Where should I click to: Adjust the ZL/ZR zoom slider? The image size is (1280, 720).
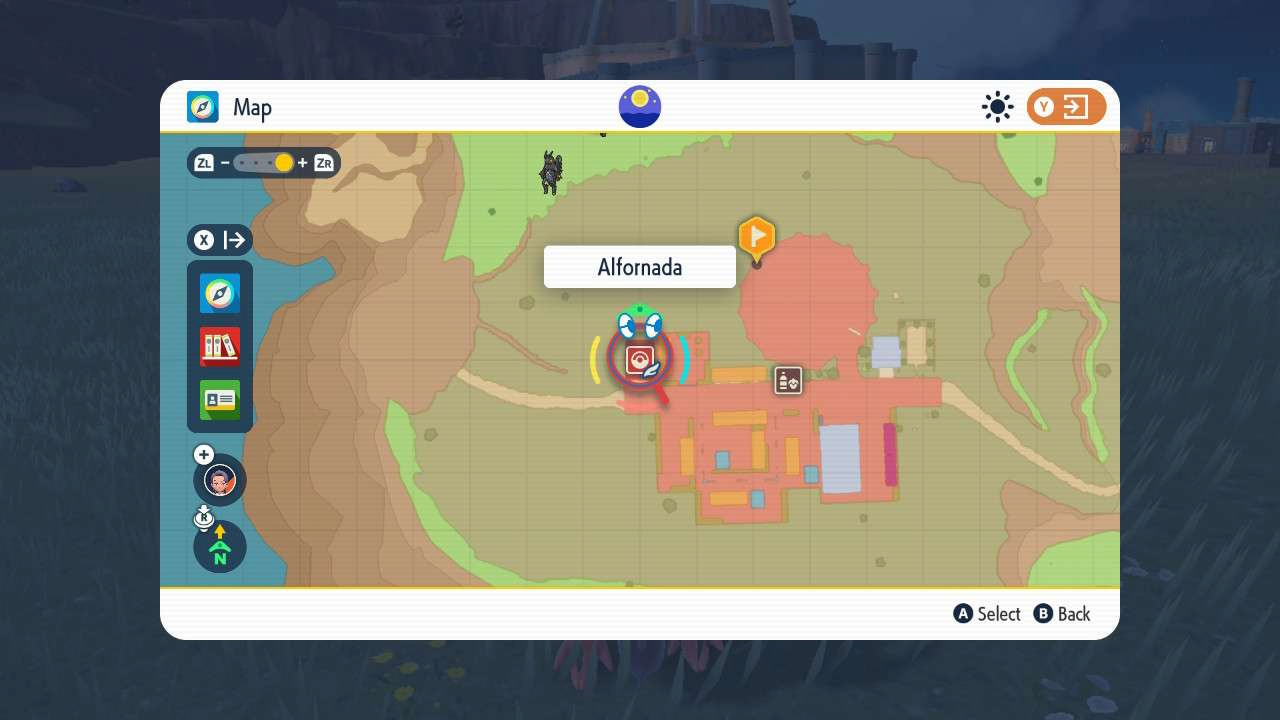pos(265,162)
